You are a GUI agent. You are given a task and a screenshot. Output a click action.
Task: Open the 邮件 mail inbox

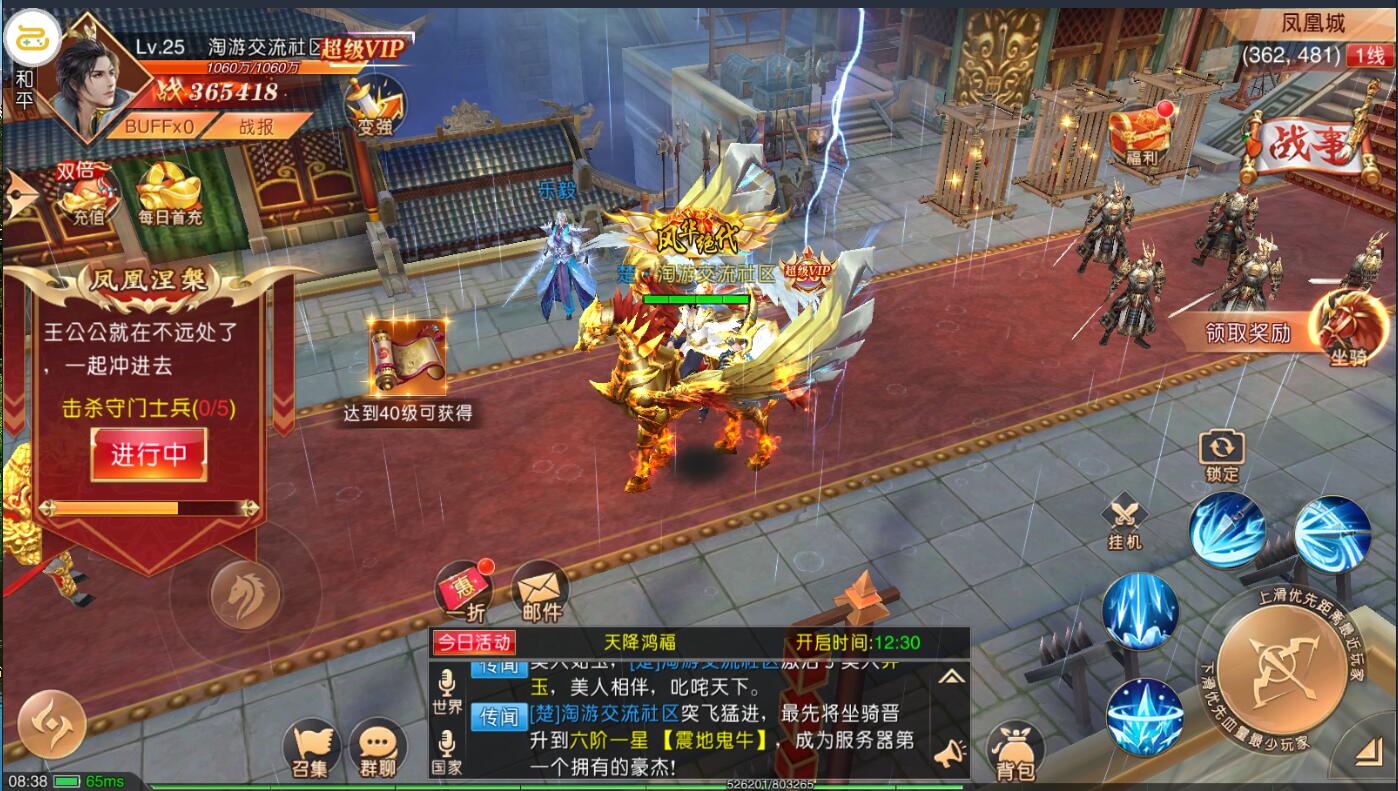(541, 592)
